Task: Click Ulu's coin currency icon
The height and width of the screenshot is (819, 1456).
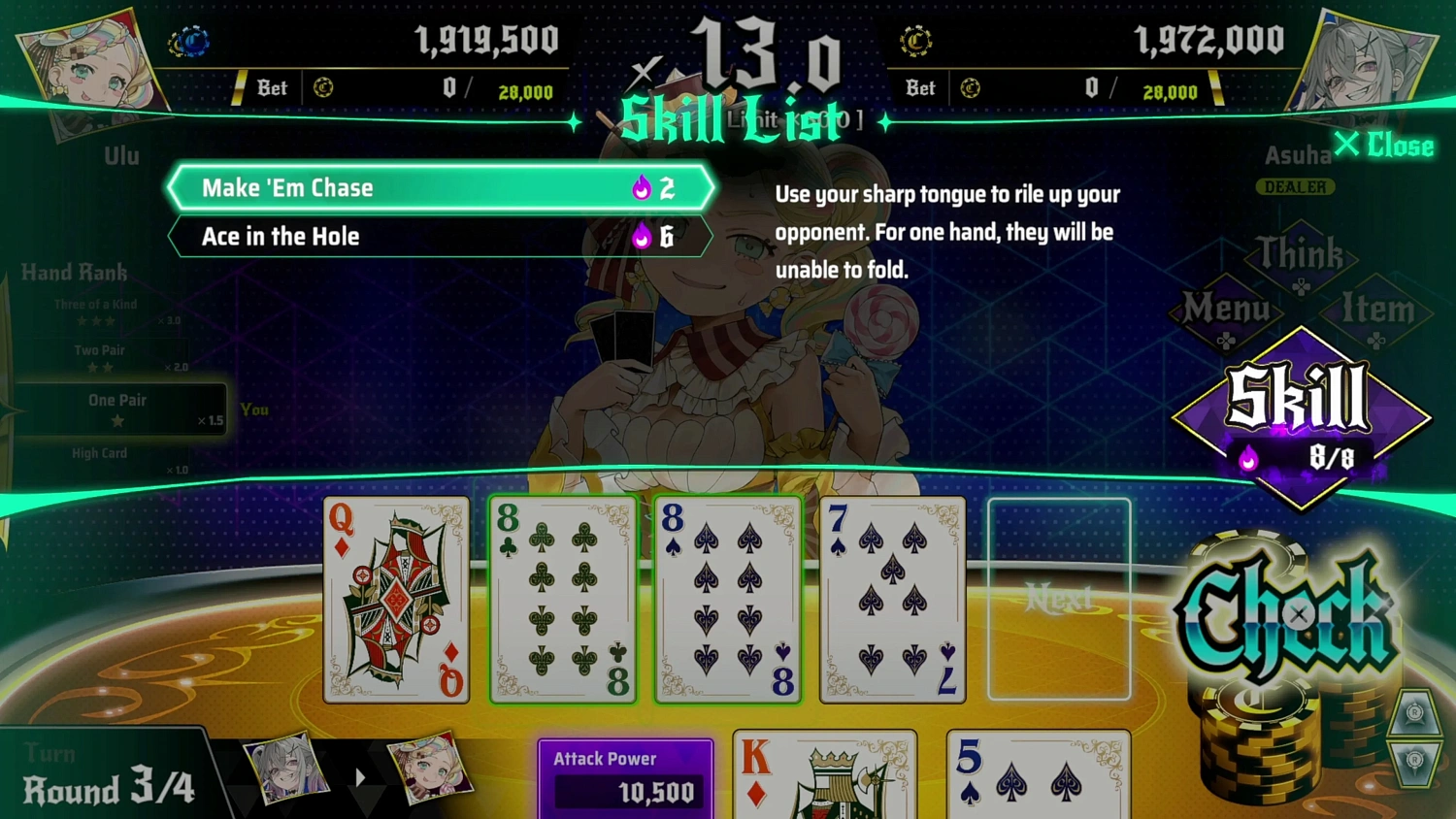Action: (x=187, y=41)
